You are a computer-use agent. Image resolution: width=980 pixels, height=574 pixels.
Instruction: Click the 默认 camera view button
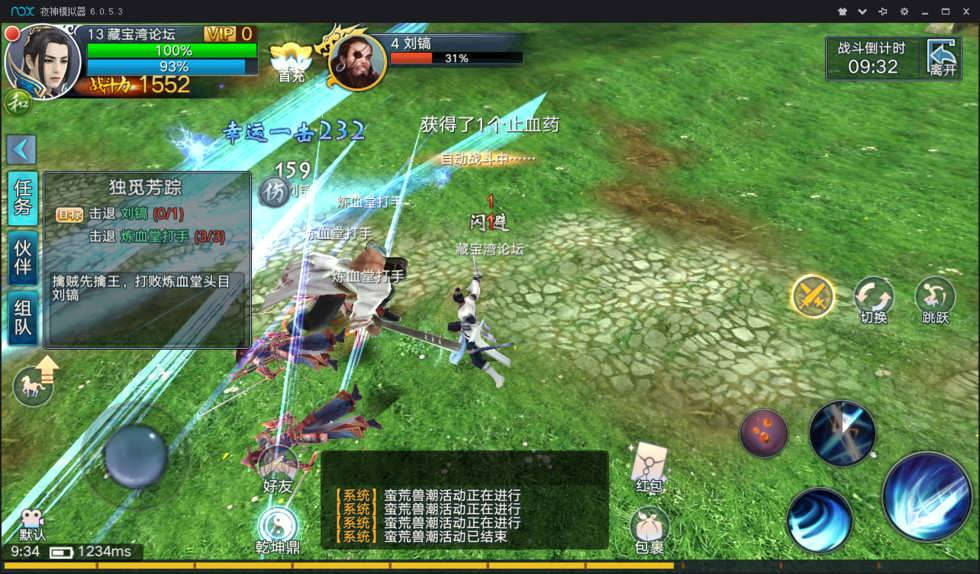click(33, 525)
